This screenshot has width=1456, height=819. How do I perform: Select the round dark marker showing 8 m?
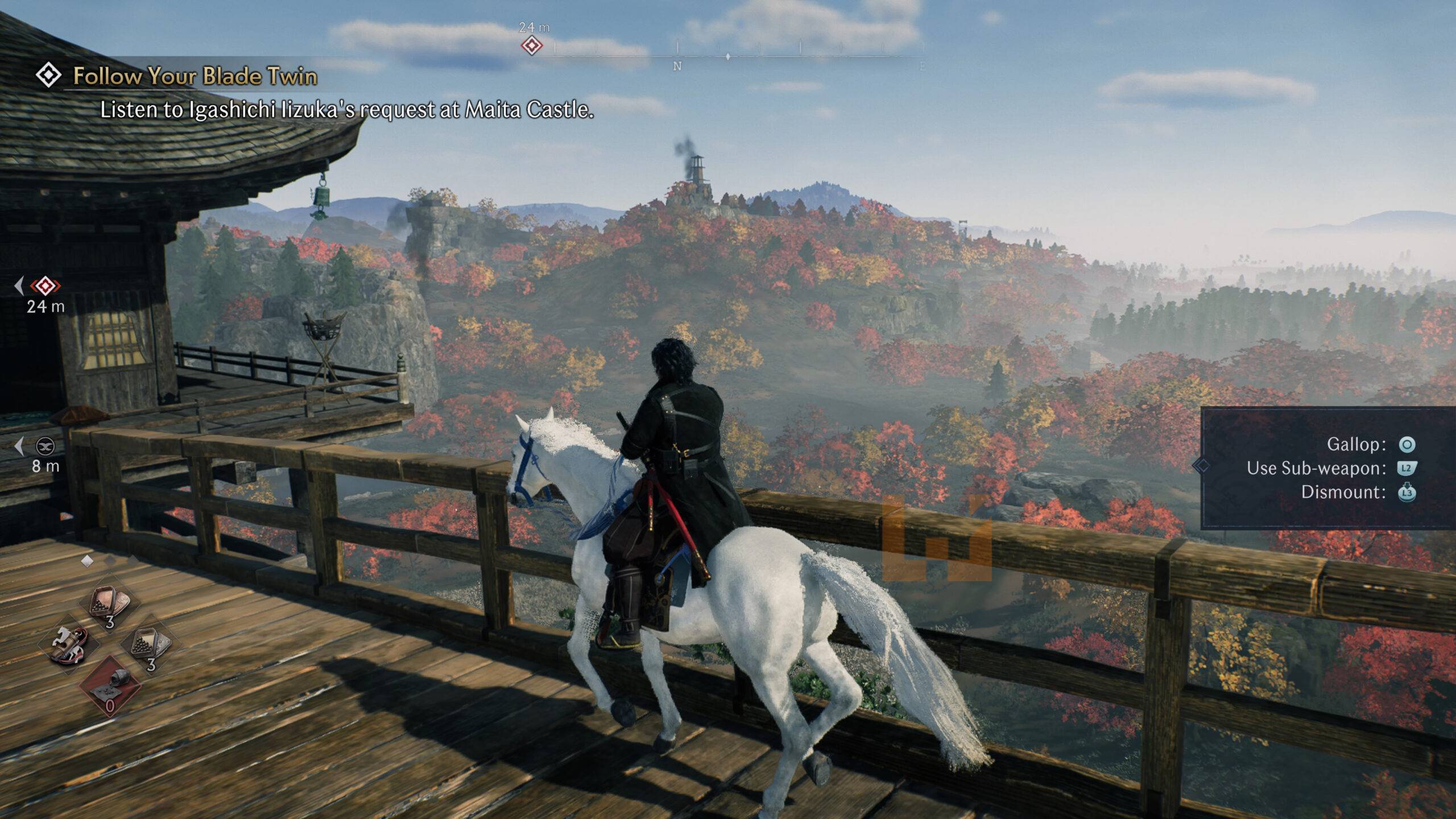point(45,446)
